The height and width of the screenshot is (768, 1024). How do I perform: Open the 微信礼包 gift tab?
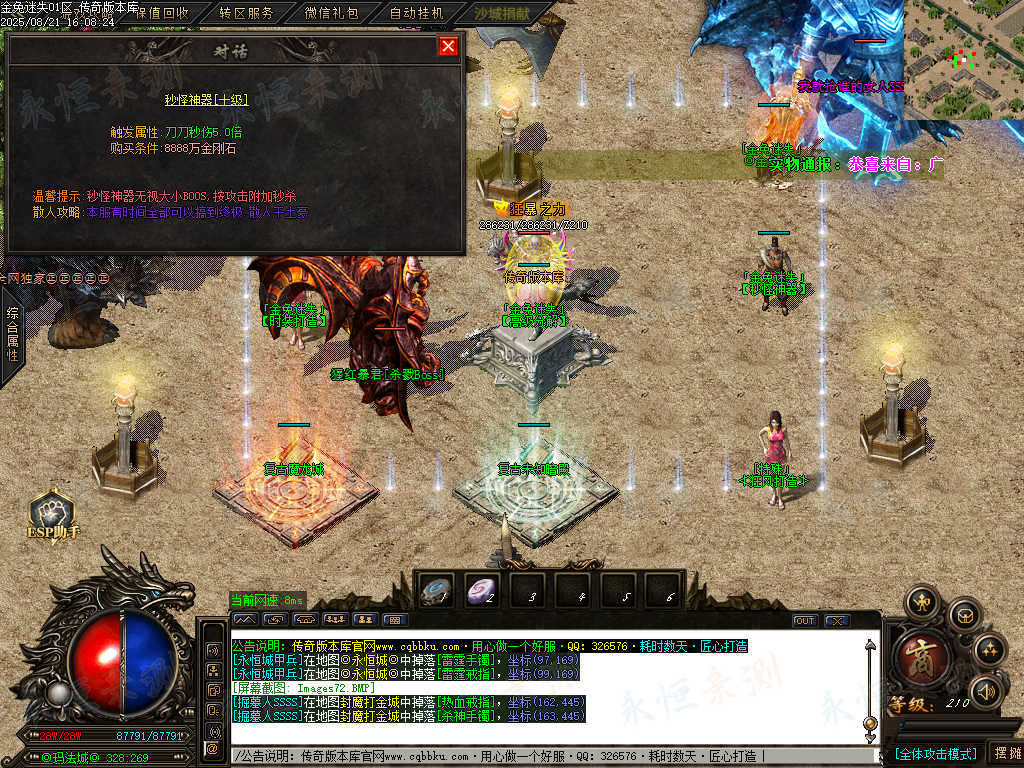point(331,14)
